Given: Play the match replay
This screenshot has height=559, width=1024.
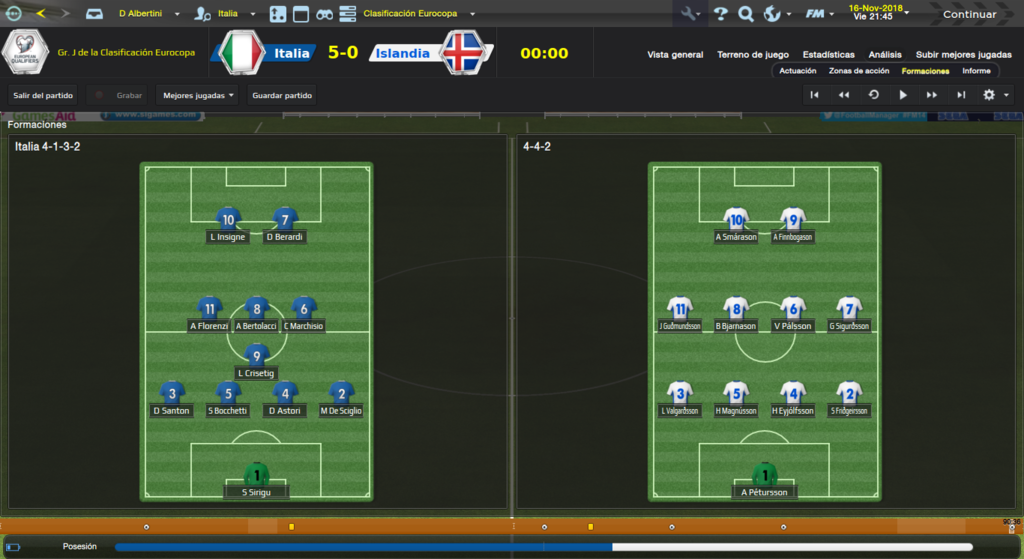Looking at the screenshot, I should click(903, 95).
